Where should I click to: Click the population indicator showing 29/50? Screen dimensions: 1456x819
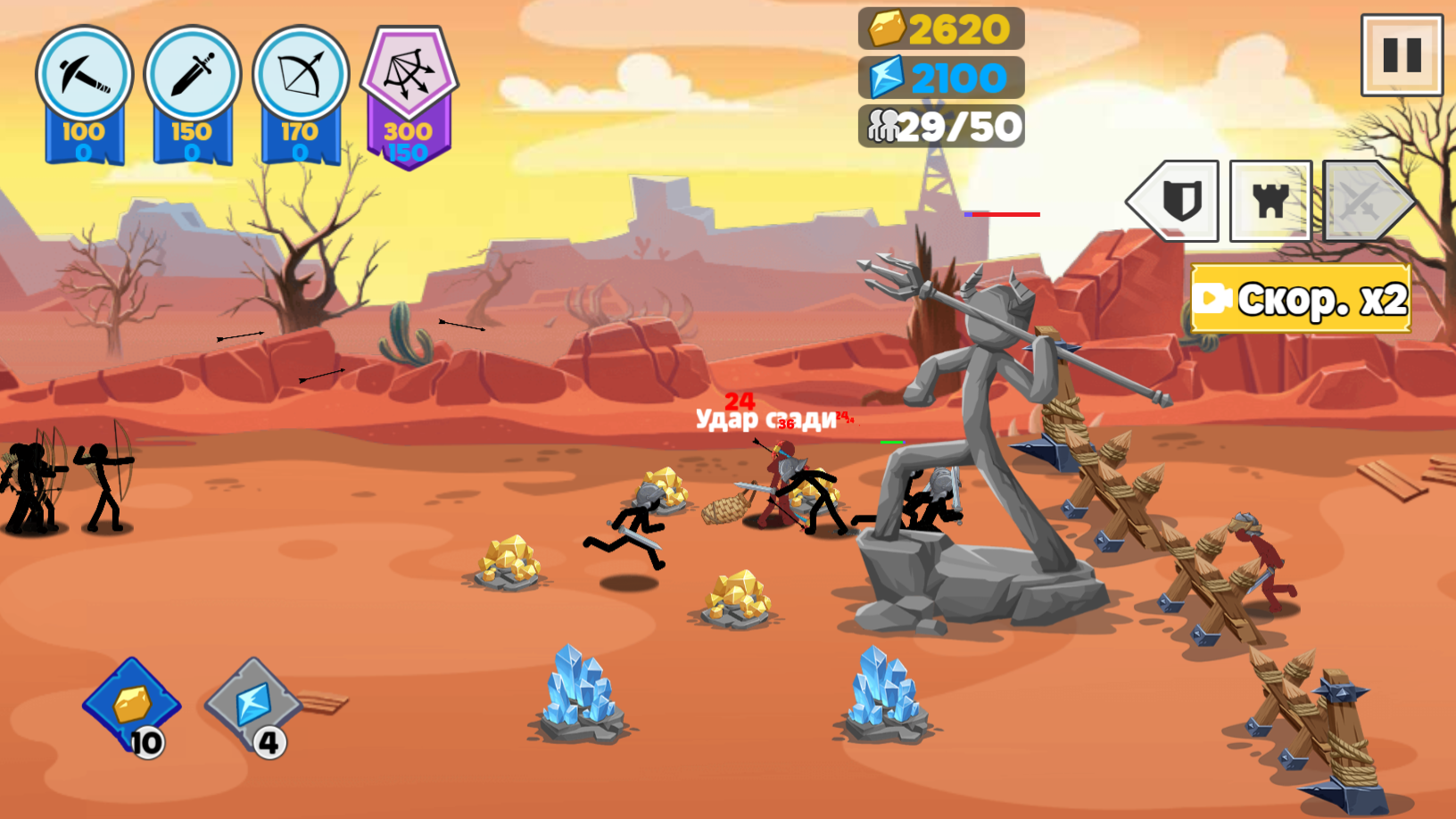[941, 125]
